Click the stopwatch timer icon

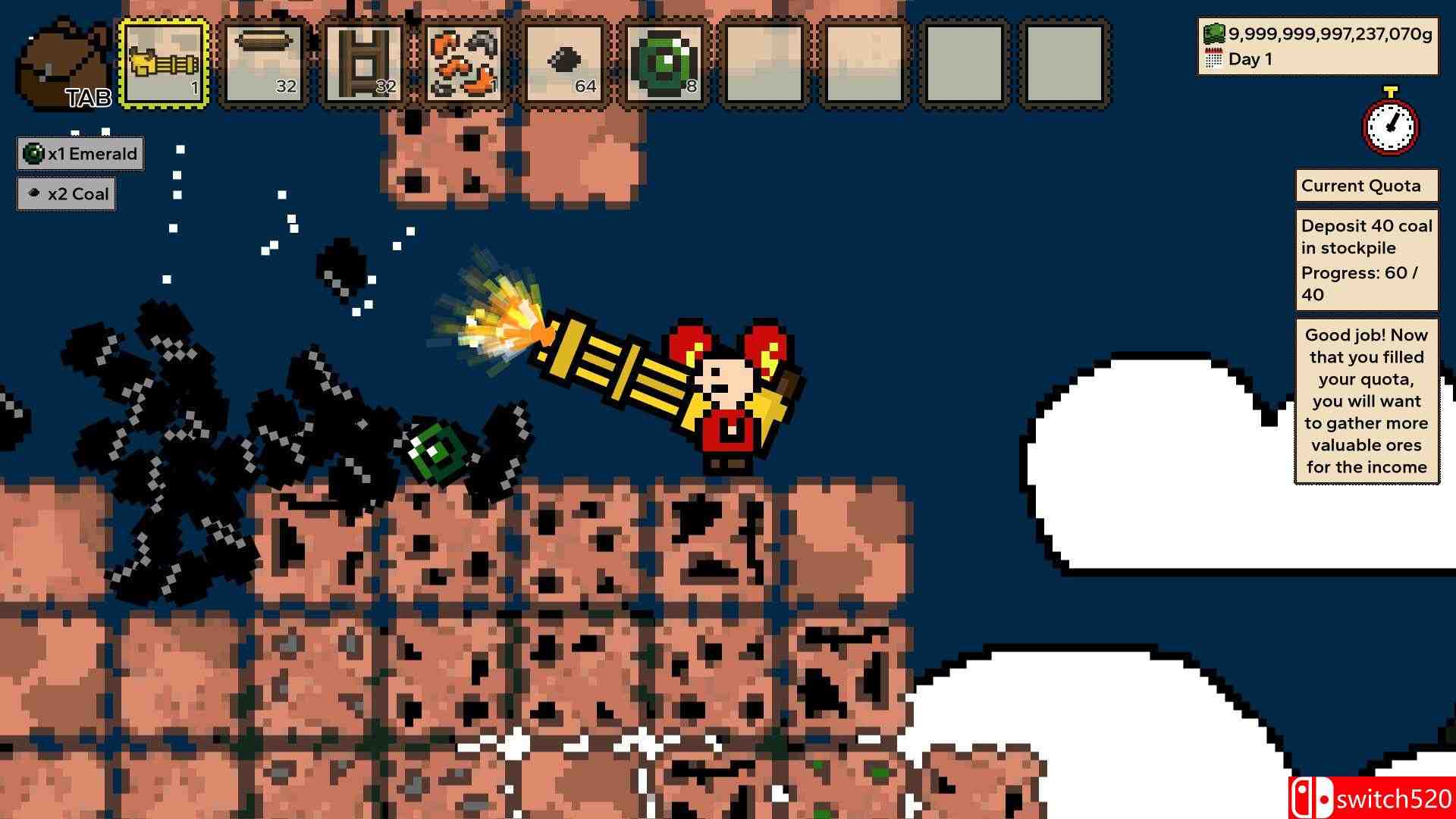pos(1389,127)
